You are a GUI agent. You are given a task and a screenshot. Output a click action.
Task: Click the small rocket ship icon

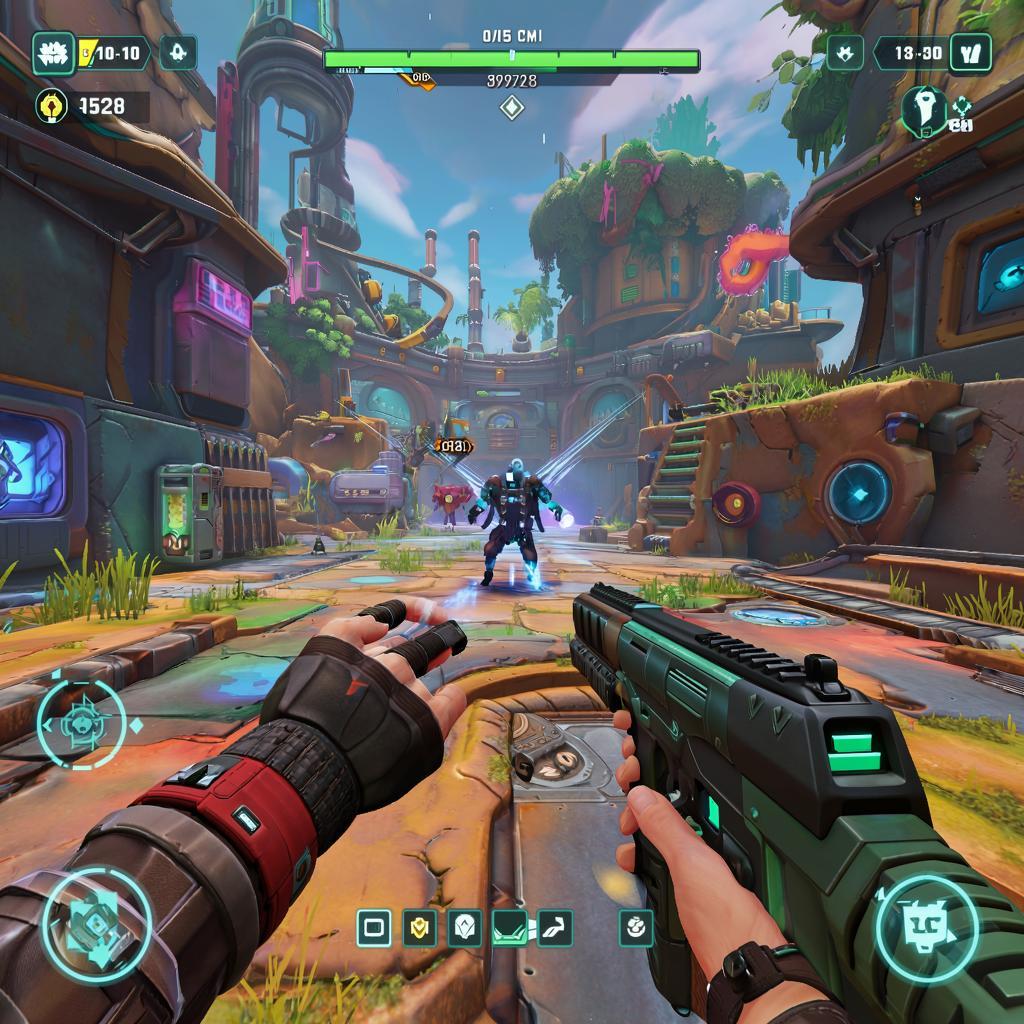[178, 52]
